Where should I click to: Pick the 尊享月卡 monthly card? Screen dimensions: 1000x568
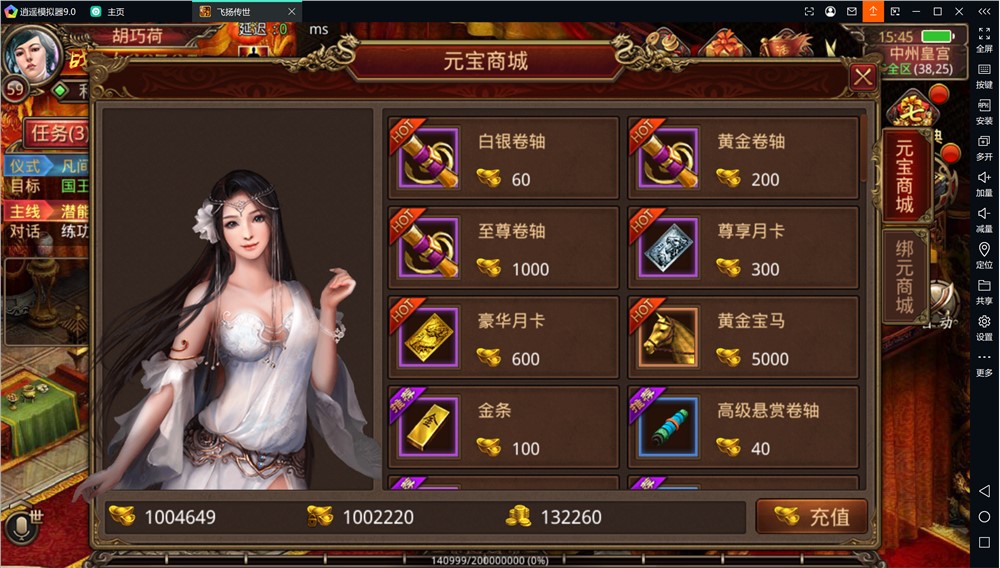coord(743,248)
